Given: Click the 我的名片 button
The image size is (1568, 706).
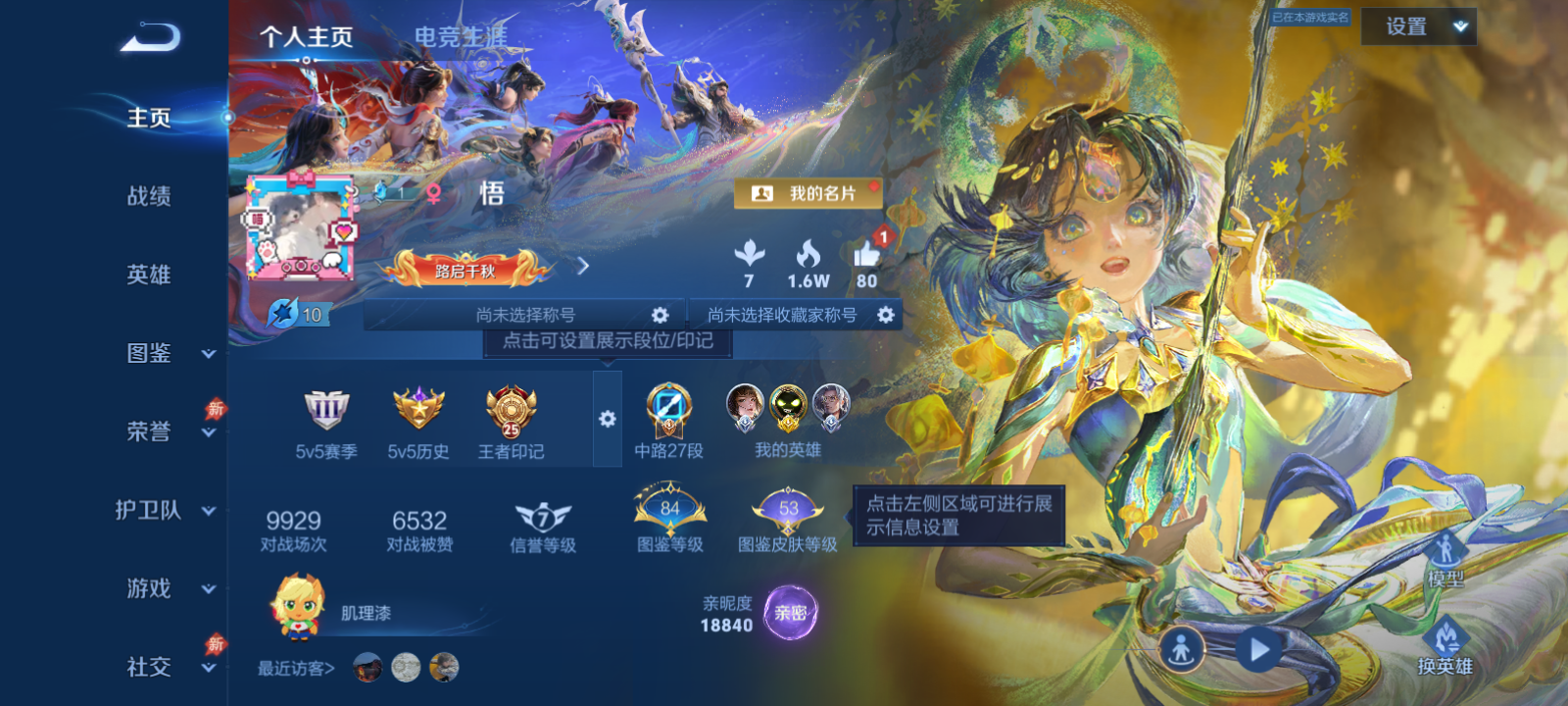Looking at the screenshot, I should (x=808, y=193).
